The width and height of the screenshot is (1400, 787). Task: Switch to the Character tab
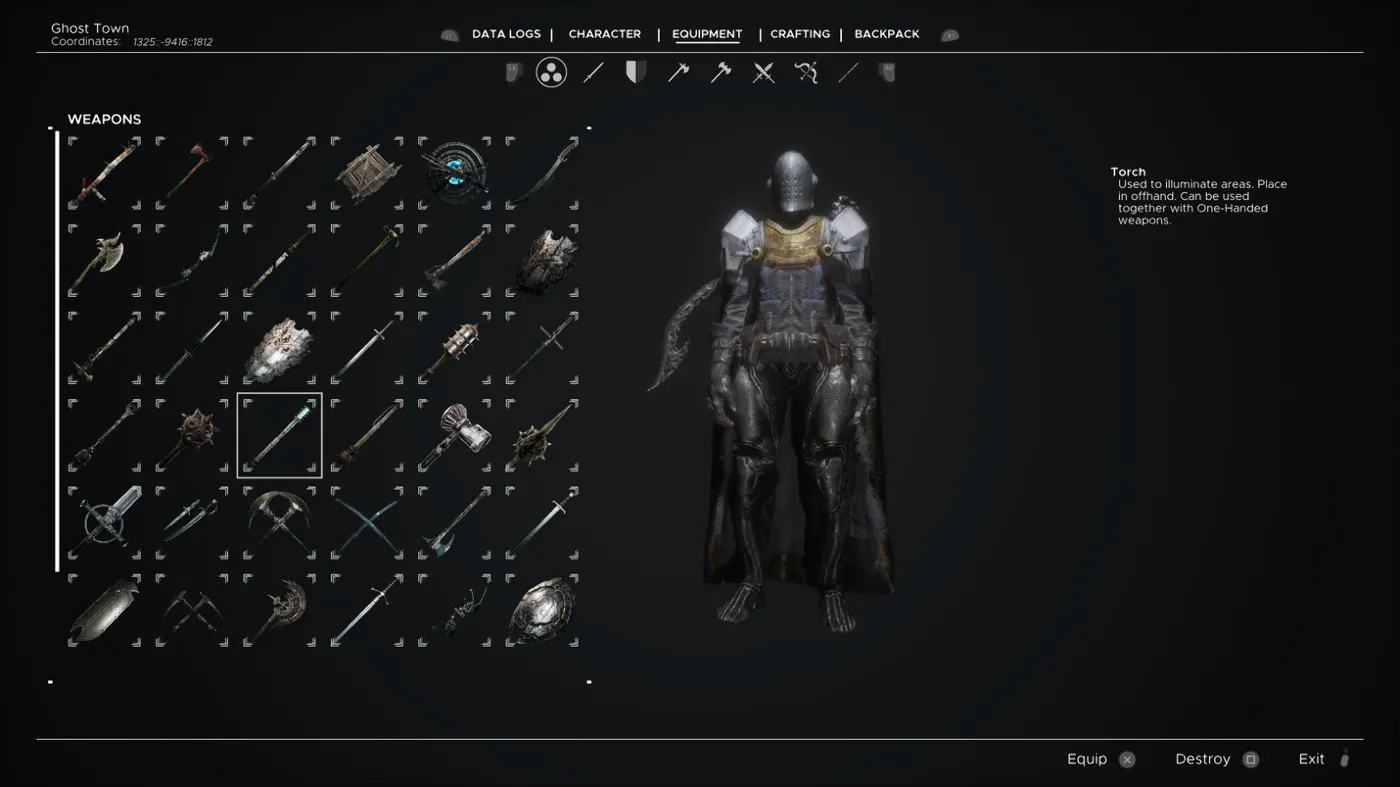(x=605, y=34)
